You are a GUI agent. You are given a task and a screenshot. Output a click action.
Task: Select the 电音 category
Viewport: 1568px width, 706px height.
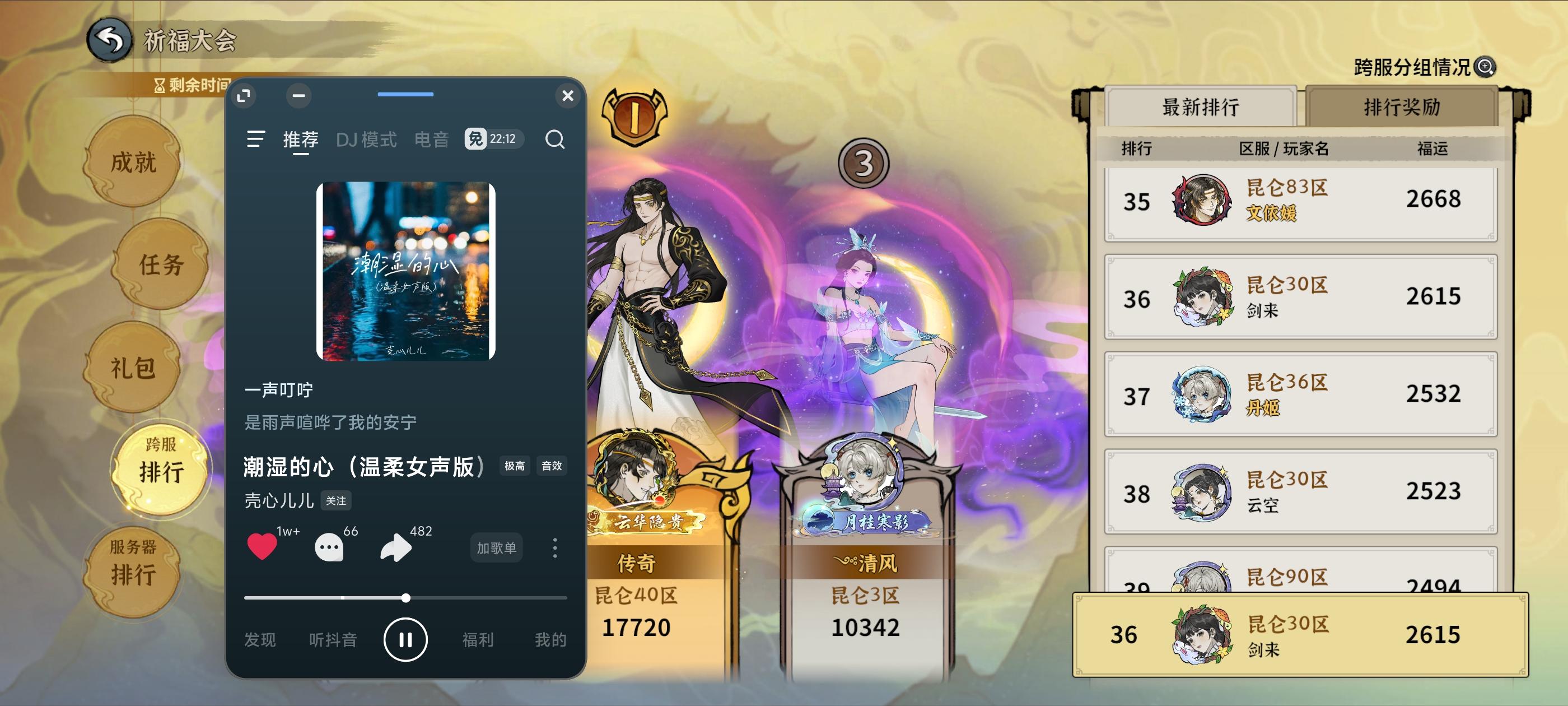[432, 140]
